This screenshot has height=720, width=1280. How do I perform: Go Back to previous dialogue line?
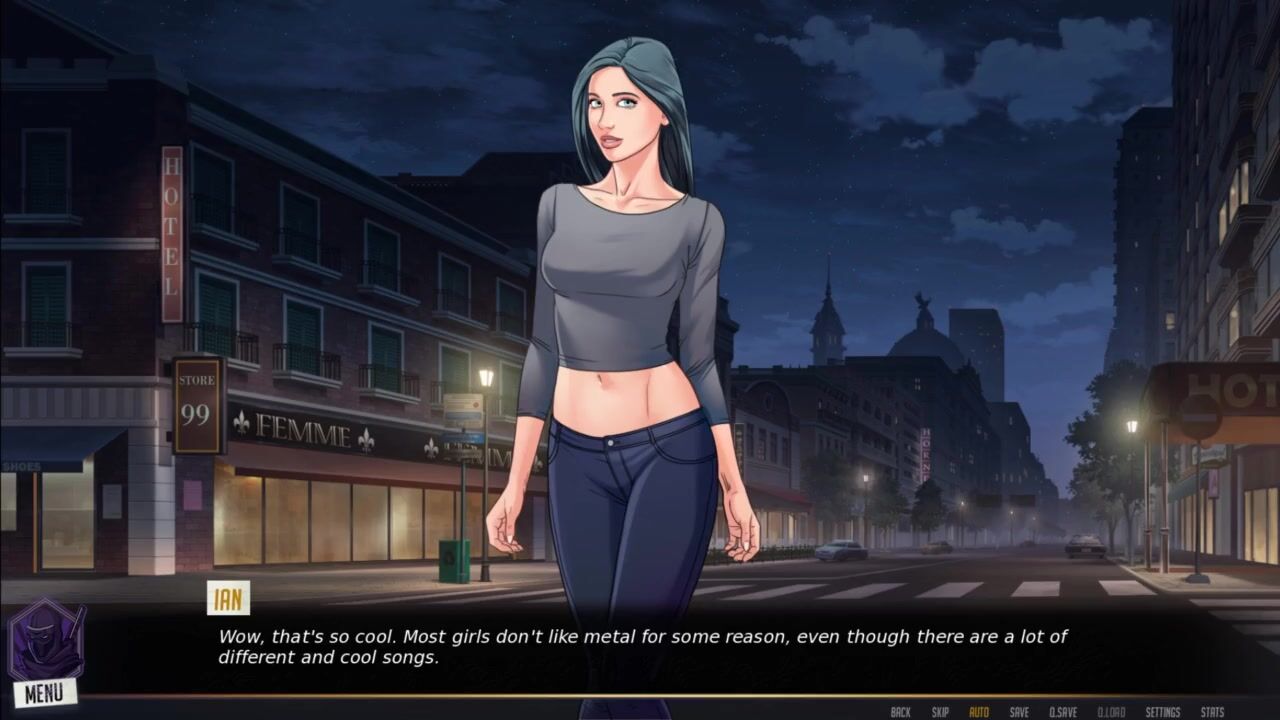coord(900,712)
